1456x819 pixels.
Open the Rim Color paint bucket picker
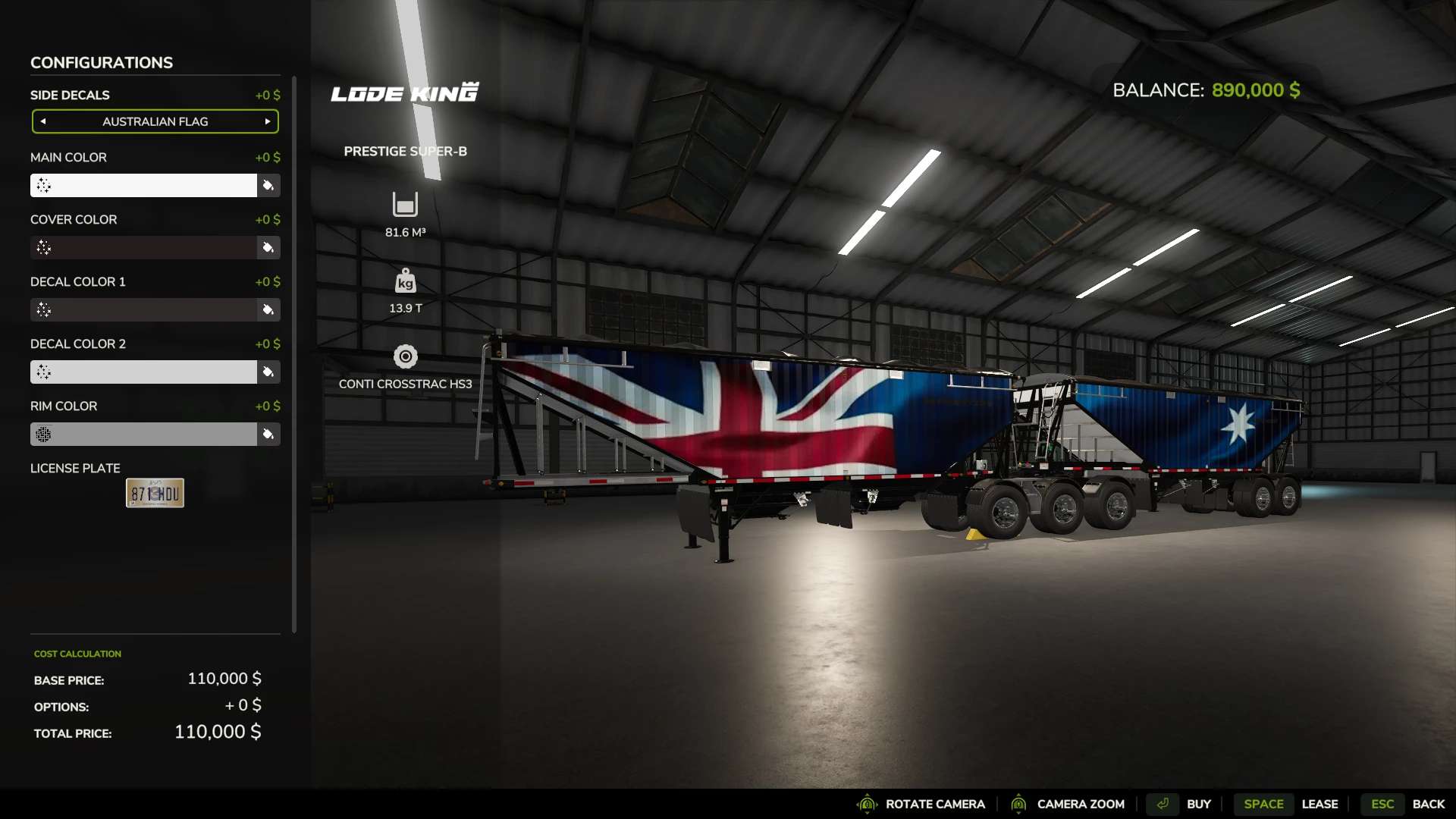point(269,435)
